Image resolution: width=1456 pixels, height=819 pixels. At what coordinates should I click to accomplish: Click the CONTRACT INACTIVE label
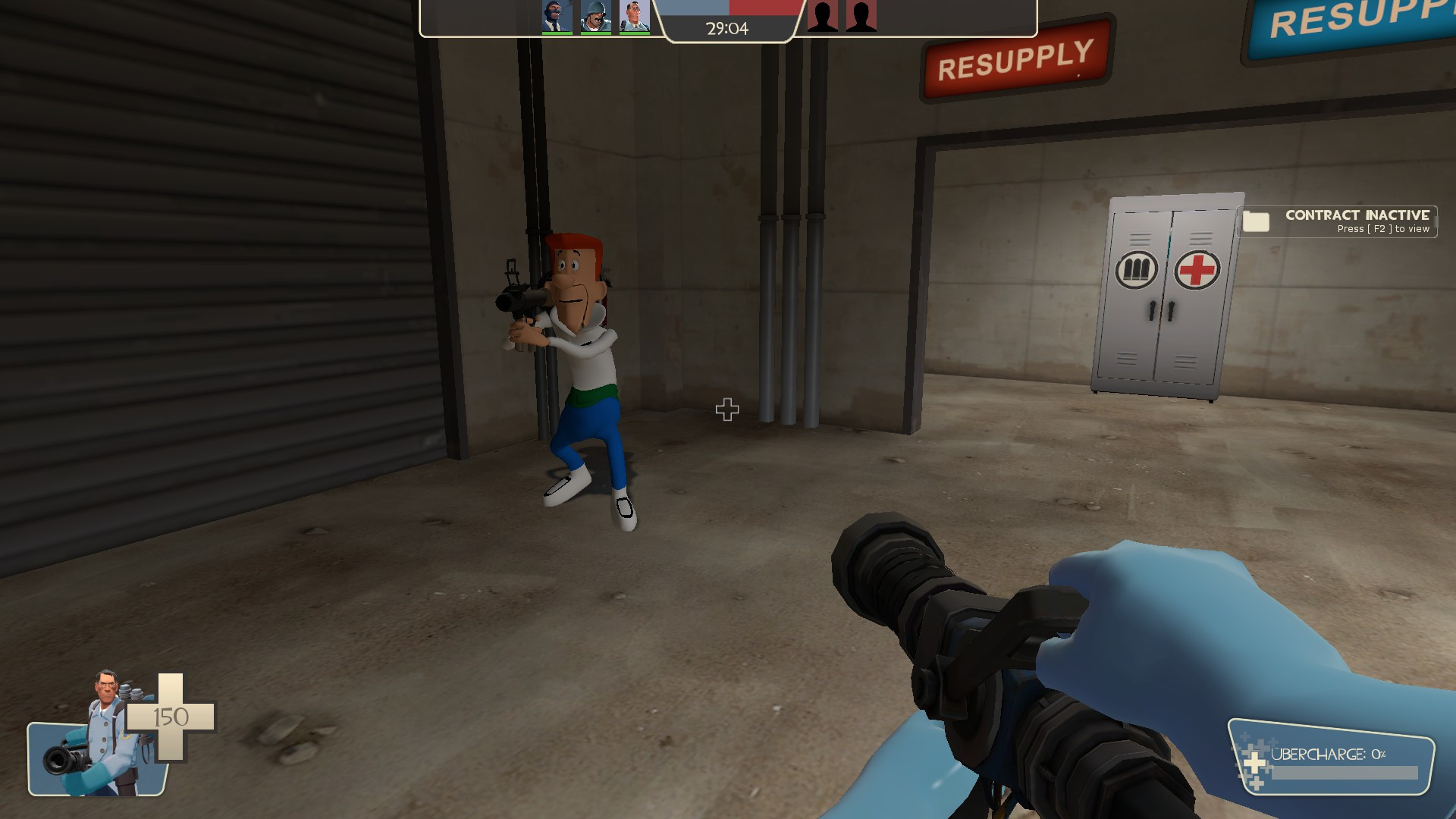point(1357,215)
